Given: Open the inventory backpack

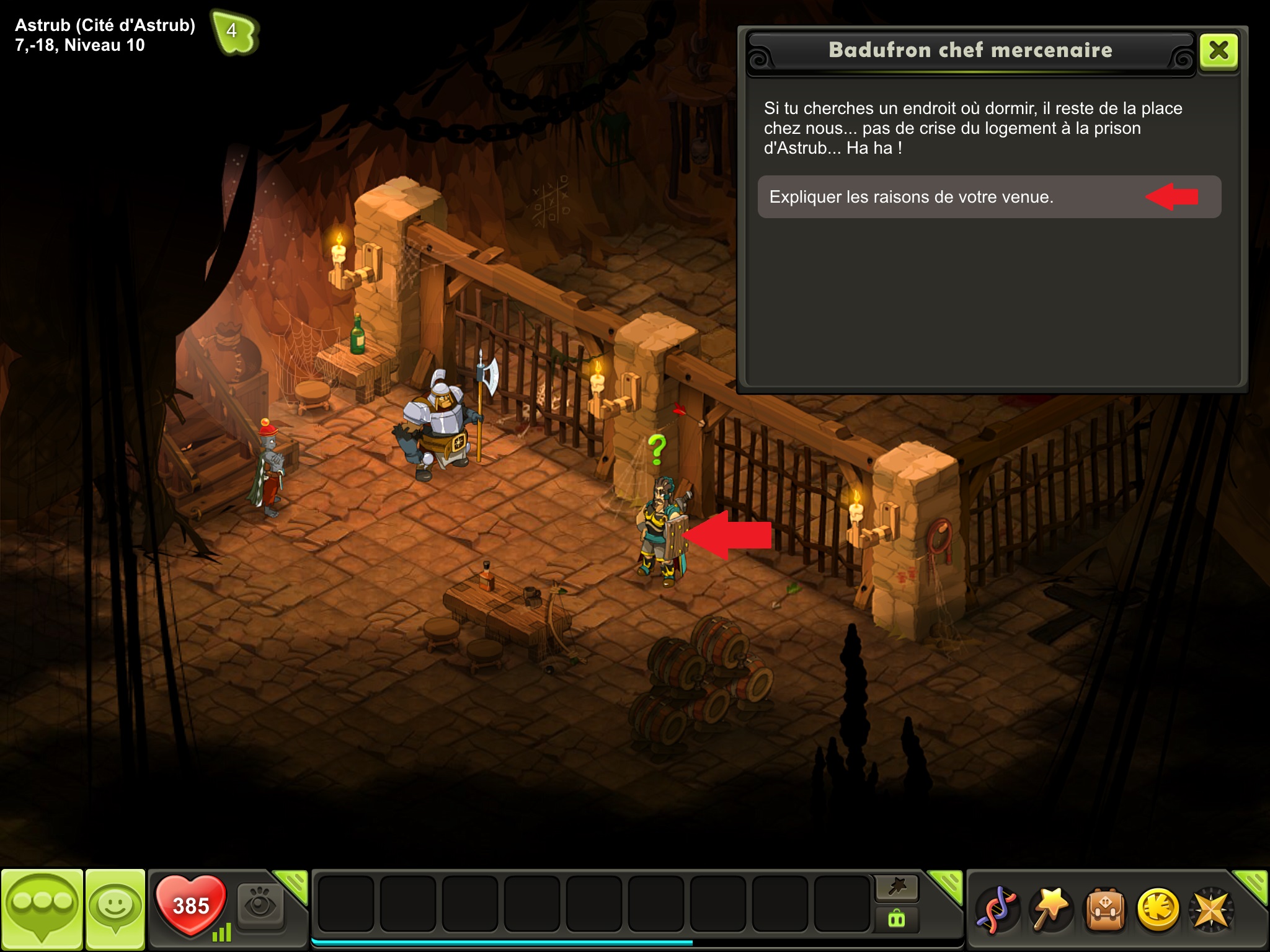Looking at the screenshot, I should tap(1104, 910).
